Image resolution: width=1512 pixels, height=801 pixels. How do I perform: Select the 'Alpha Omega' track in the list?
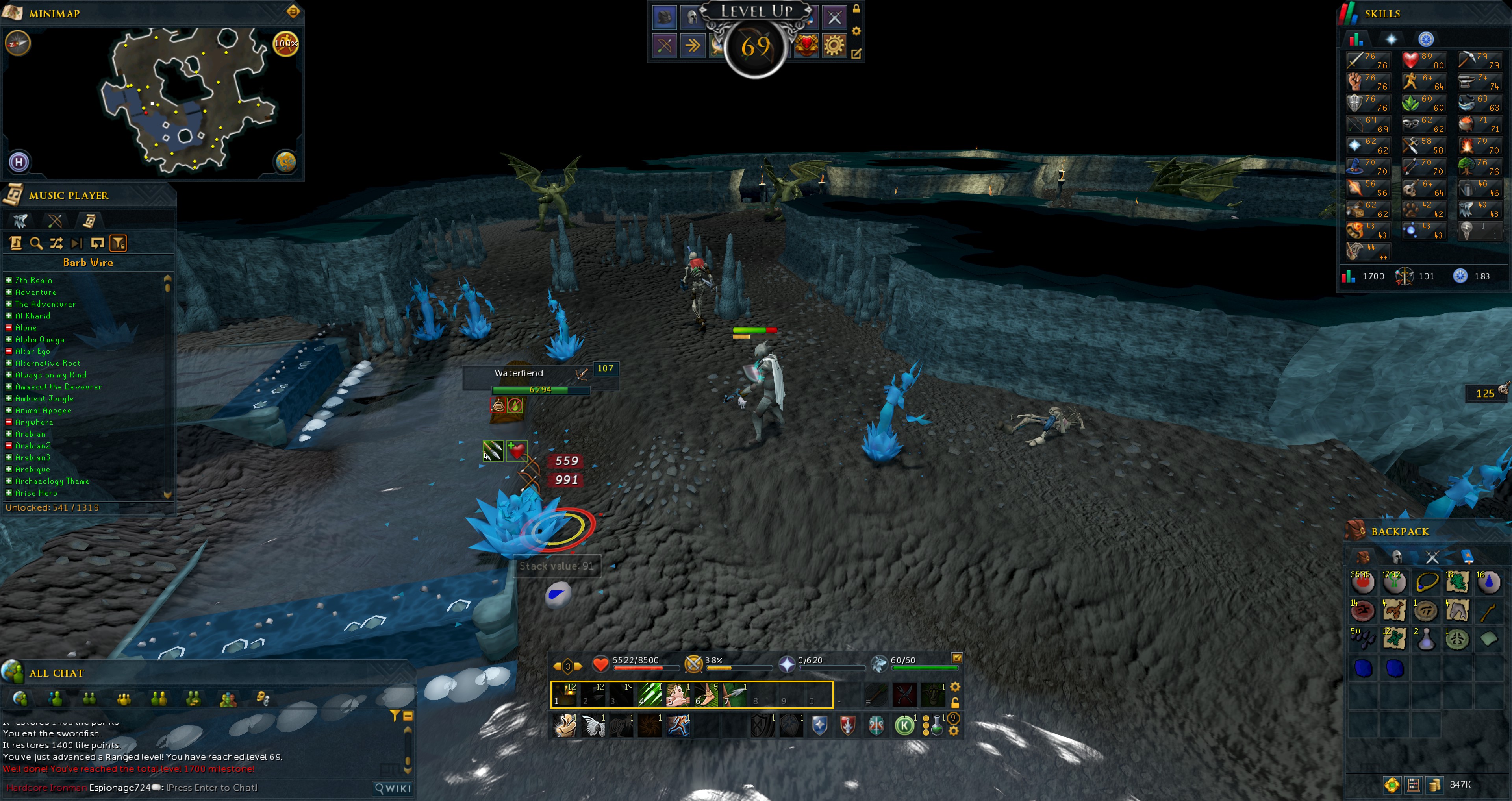coord(39,339)
